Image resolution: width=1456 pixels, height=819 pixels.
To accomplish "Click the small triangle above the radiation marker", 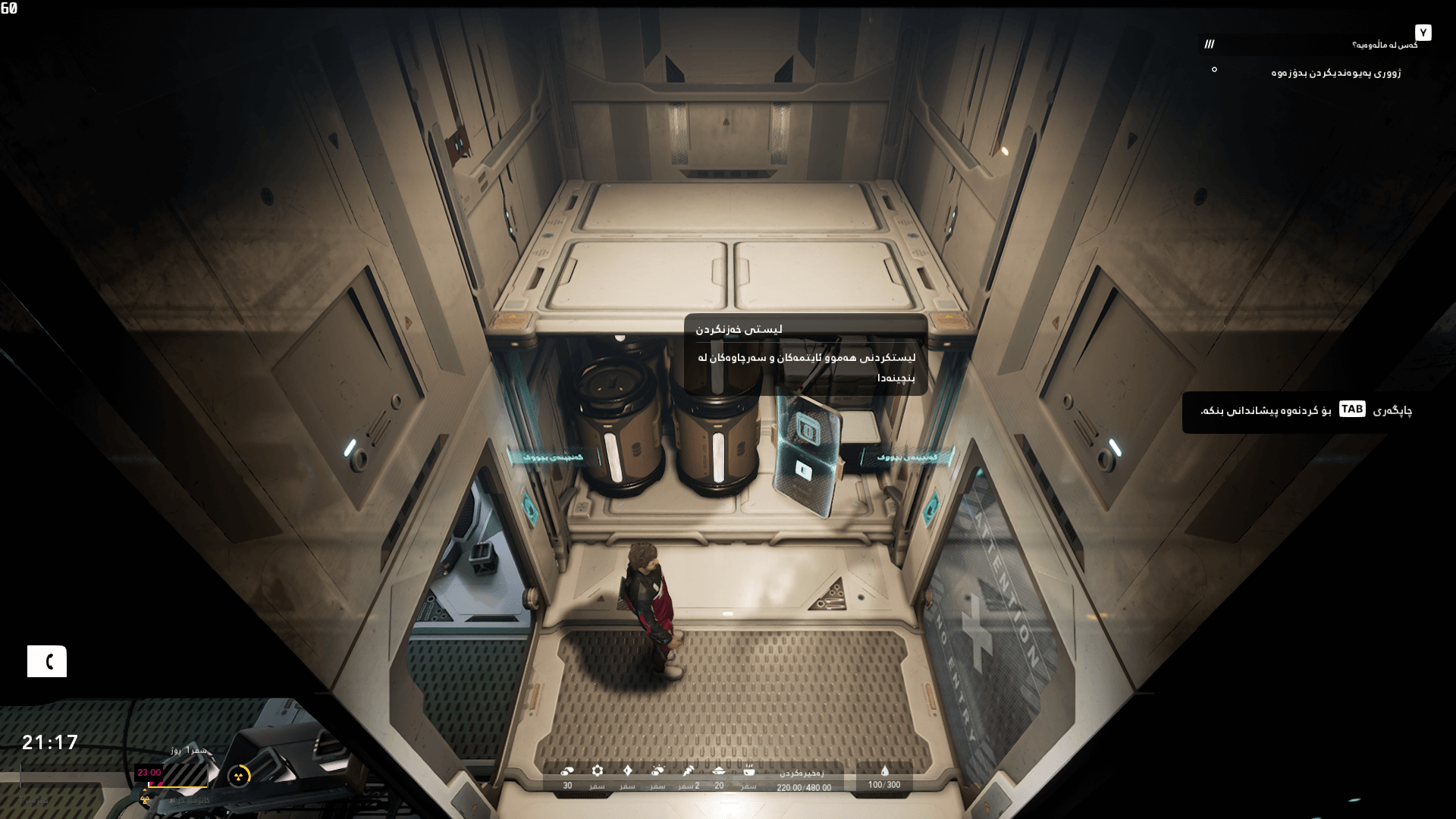I will (145, 789).
